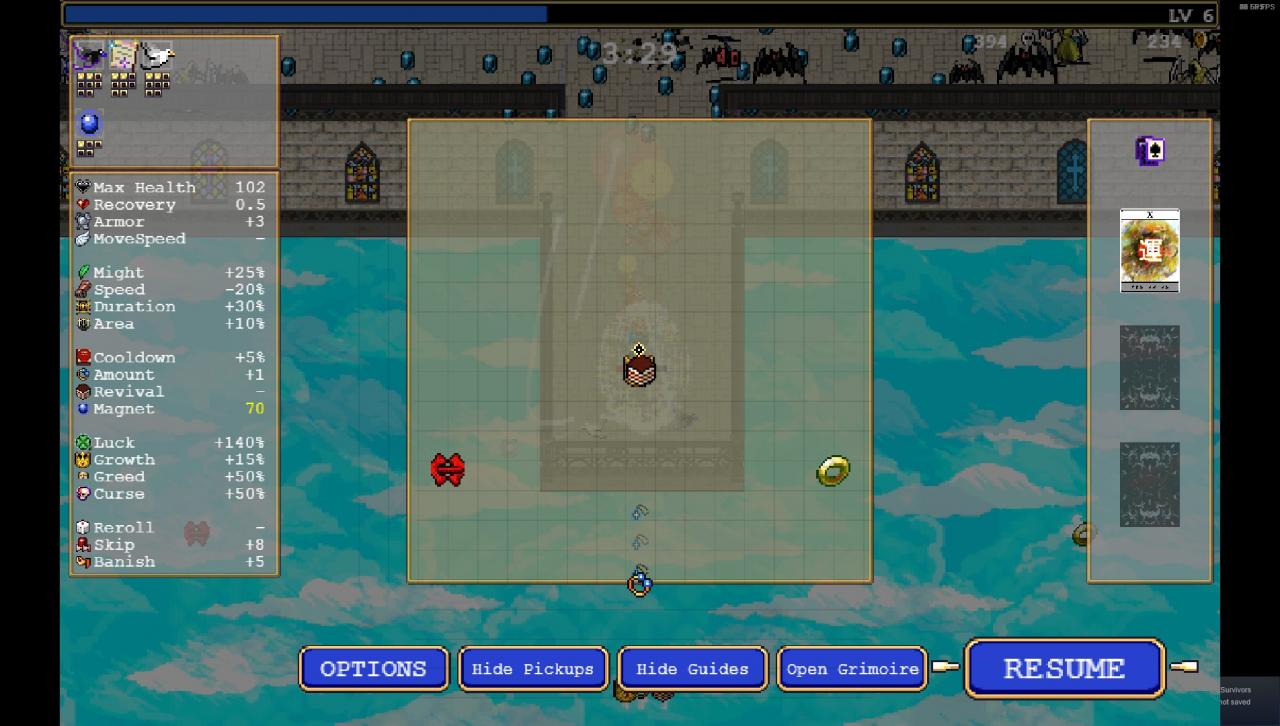Select the Peachone white bird weapon icon
The image size is (1280, 726).
(156, 56)
